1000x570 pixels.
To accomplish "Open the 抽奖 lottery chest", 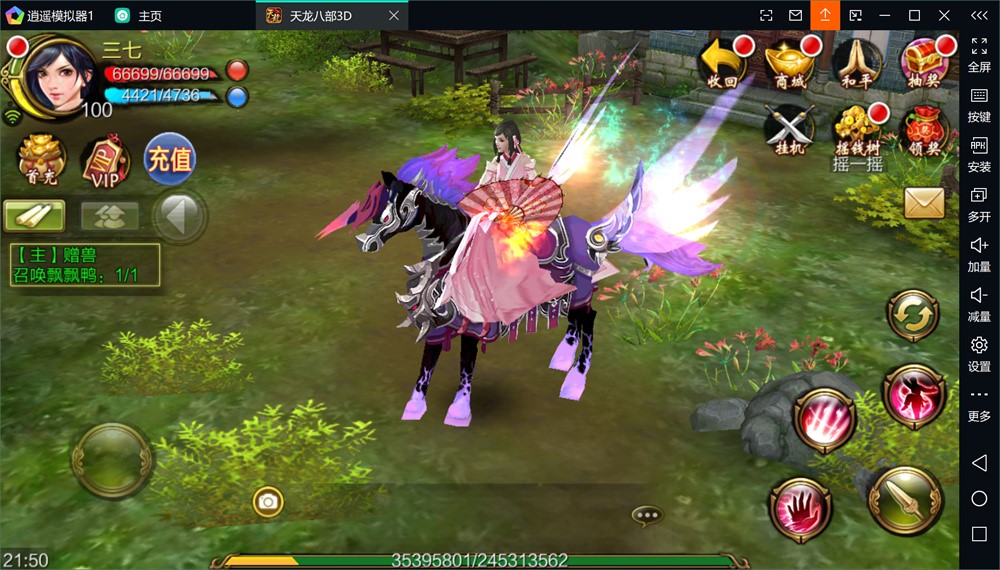I will click(x=925, y=62).
